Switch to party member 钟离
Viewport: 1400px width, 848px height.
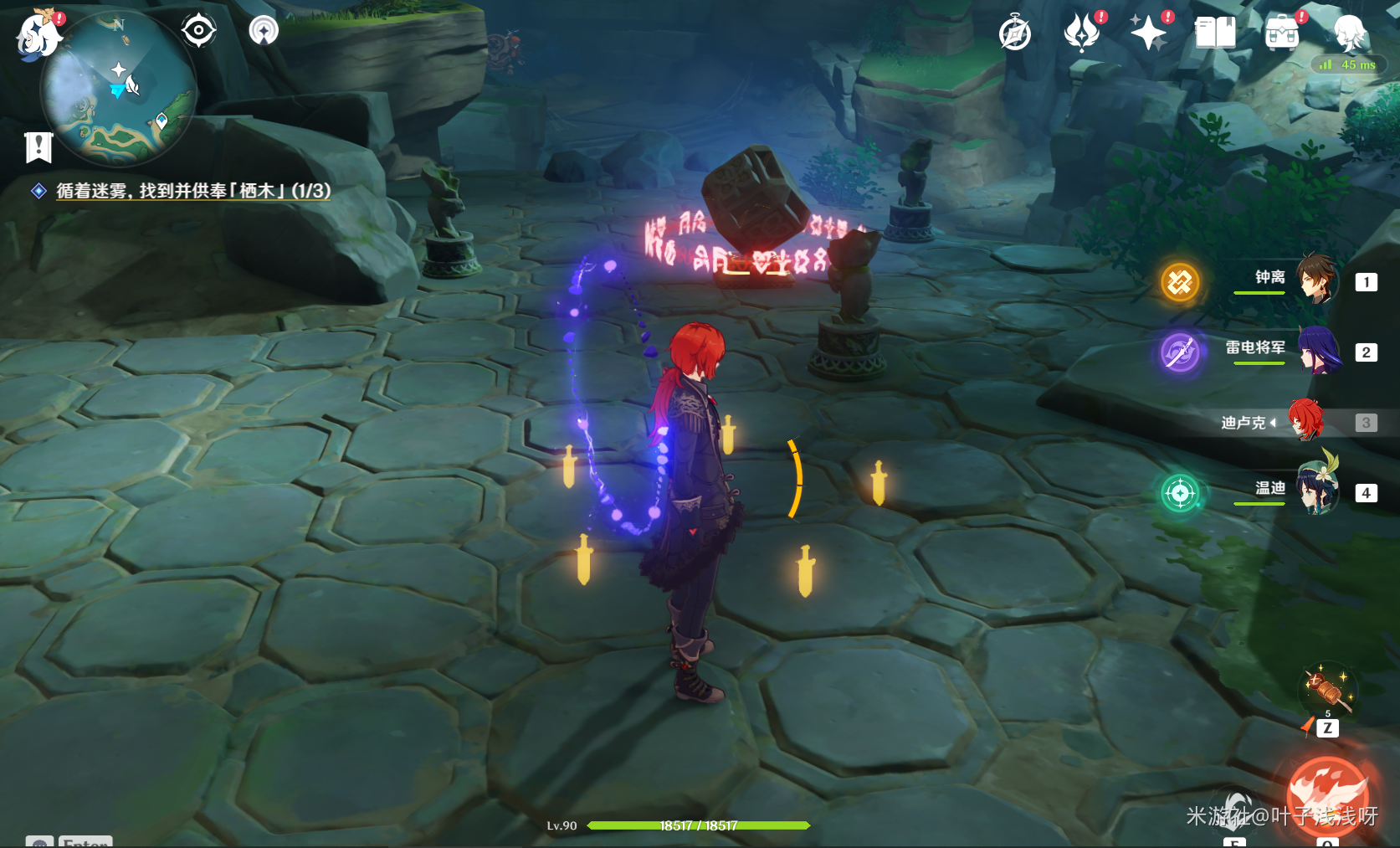point(1316,280)
